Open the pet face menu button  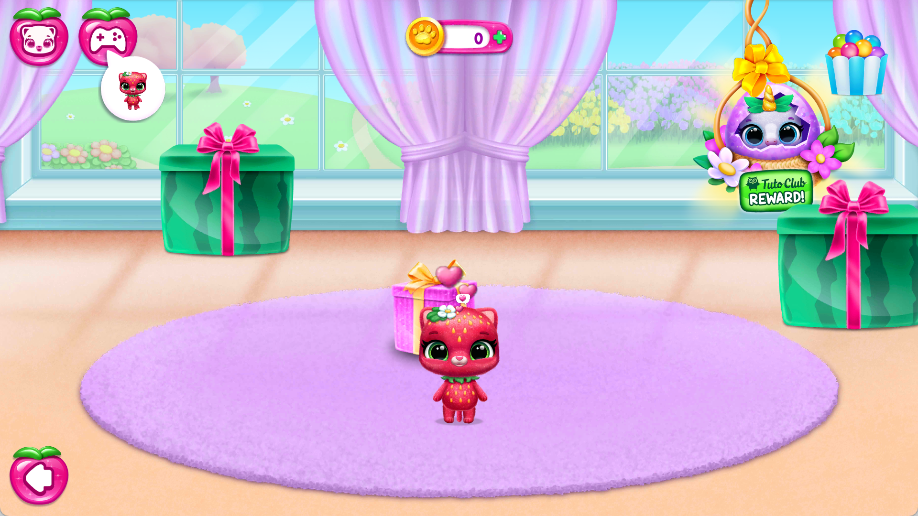tap(39, 36)
